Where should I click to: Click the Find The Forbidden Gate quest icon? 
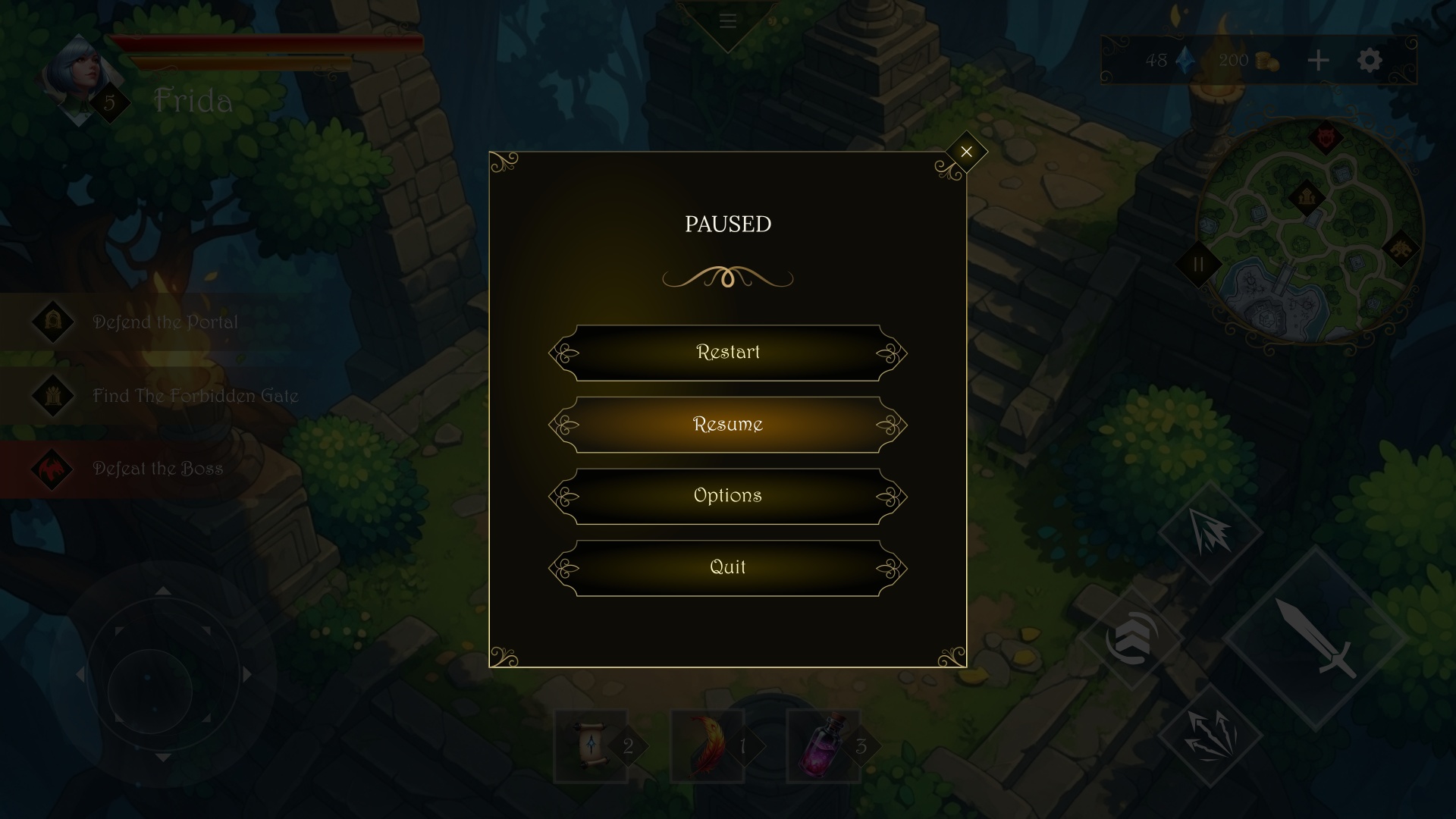point(52,395)
